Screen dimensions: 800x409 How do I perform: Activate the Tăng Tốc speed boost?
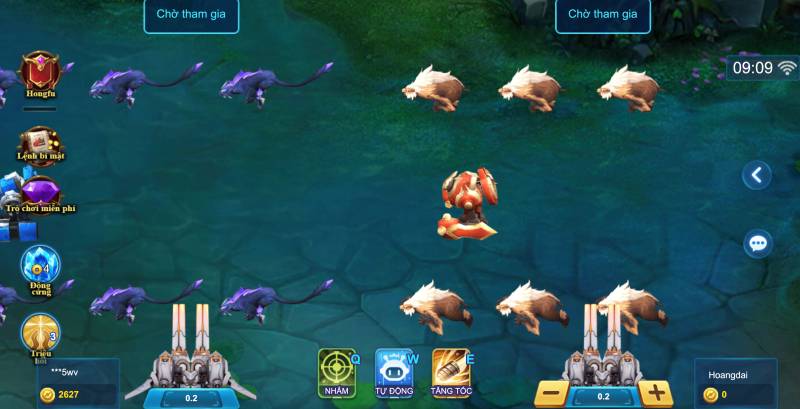[452, 372]
